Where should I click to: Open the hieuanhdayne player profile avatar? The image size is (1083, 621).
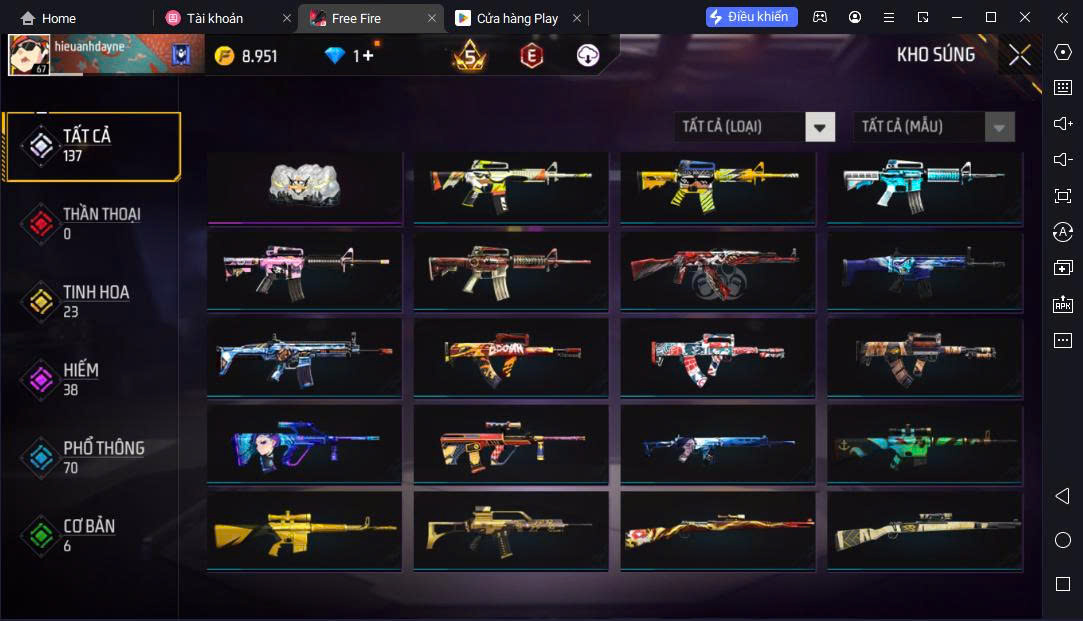coord(29,55)
